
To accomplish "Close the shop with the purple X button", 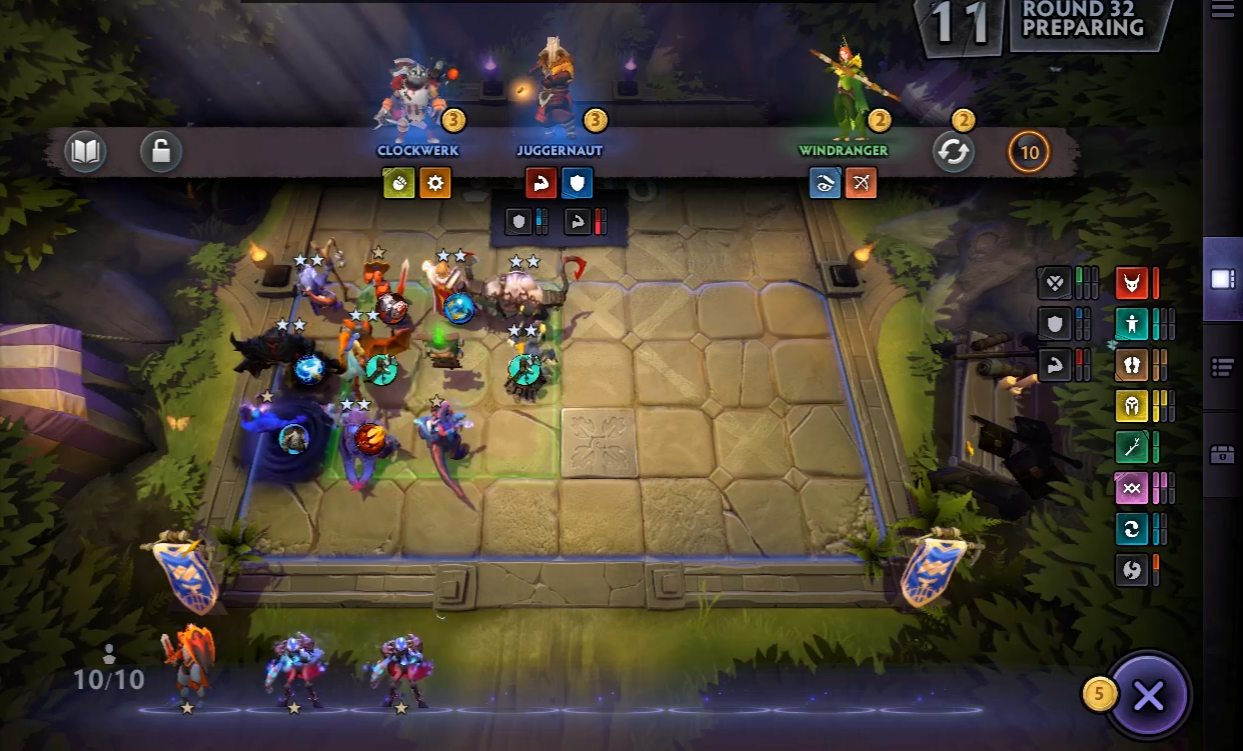I will tap(1148, 696).
